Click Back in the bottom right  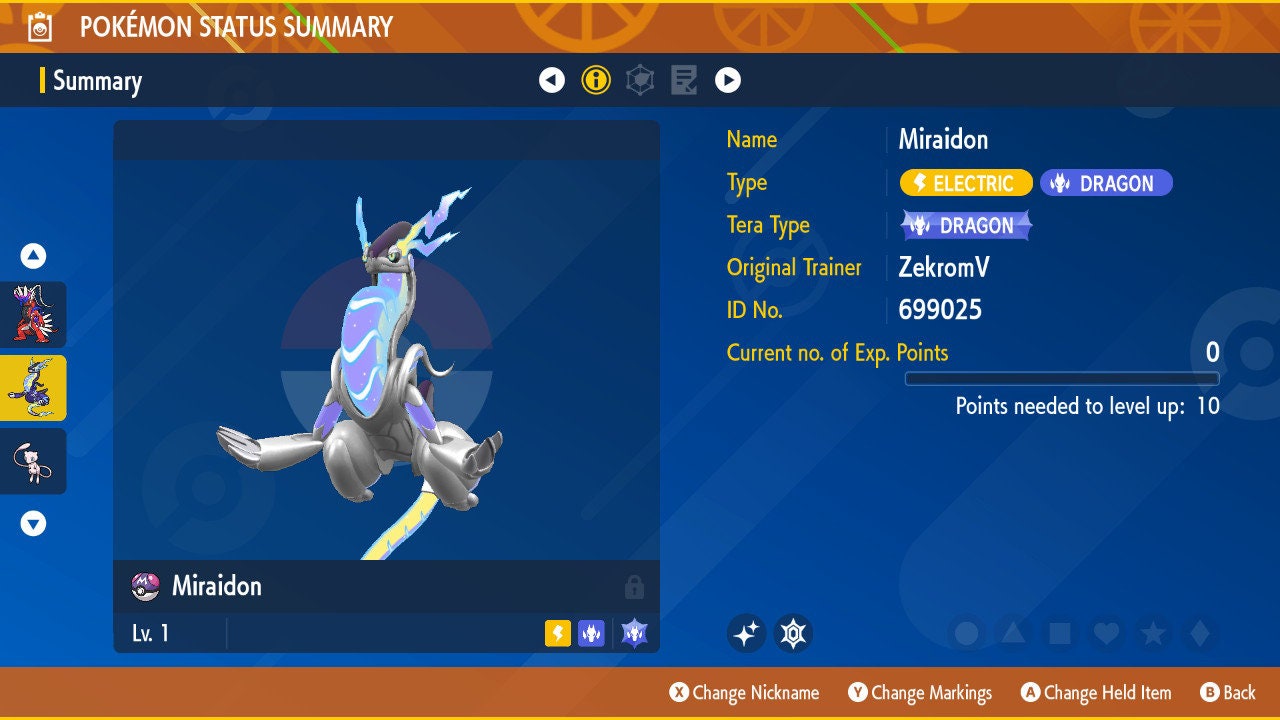click(x=1228, y=692)
